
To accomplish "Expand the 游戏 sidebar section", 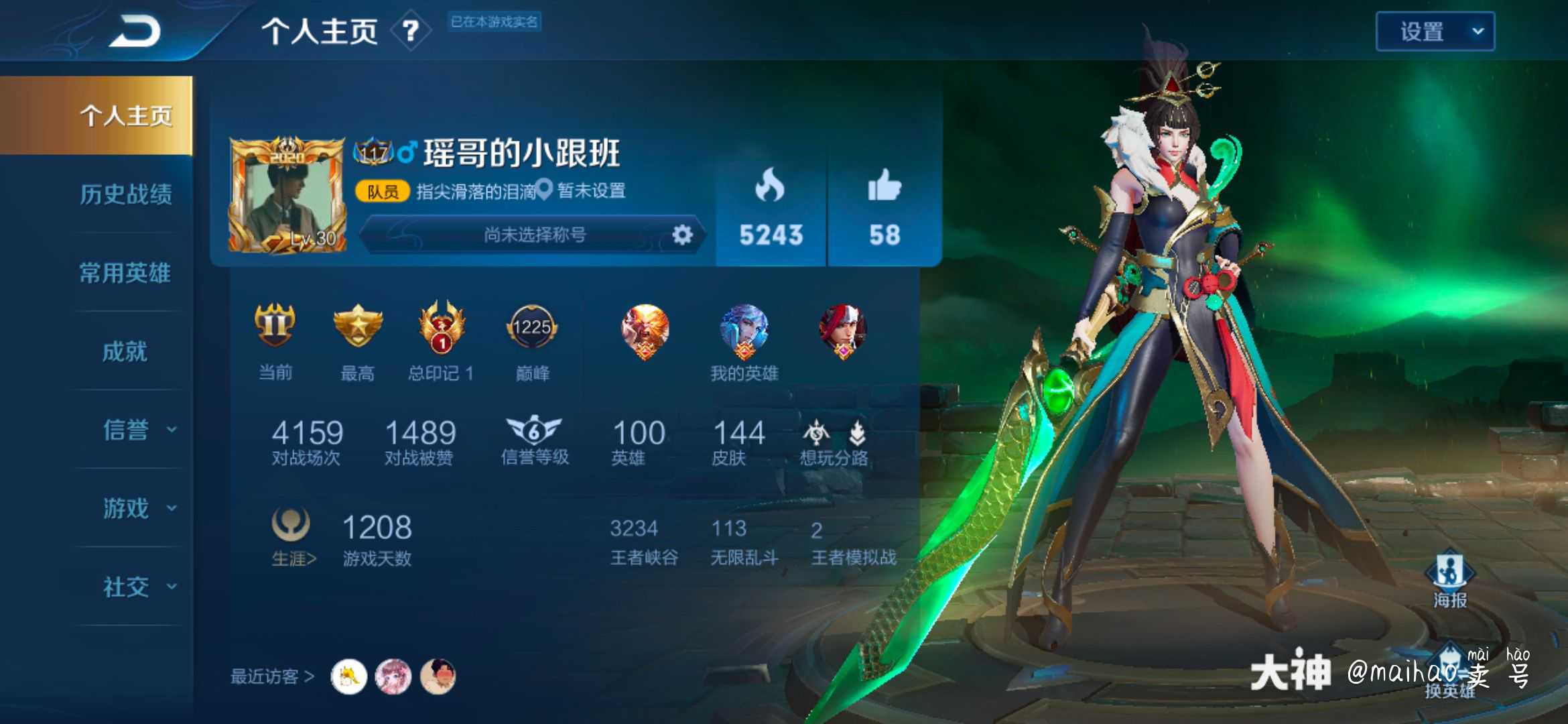I will [x=124, y=507].
